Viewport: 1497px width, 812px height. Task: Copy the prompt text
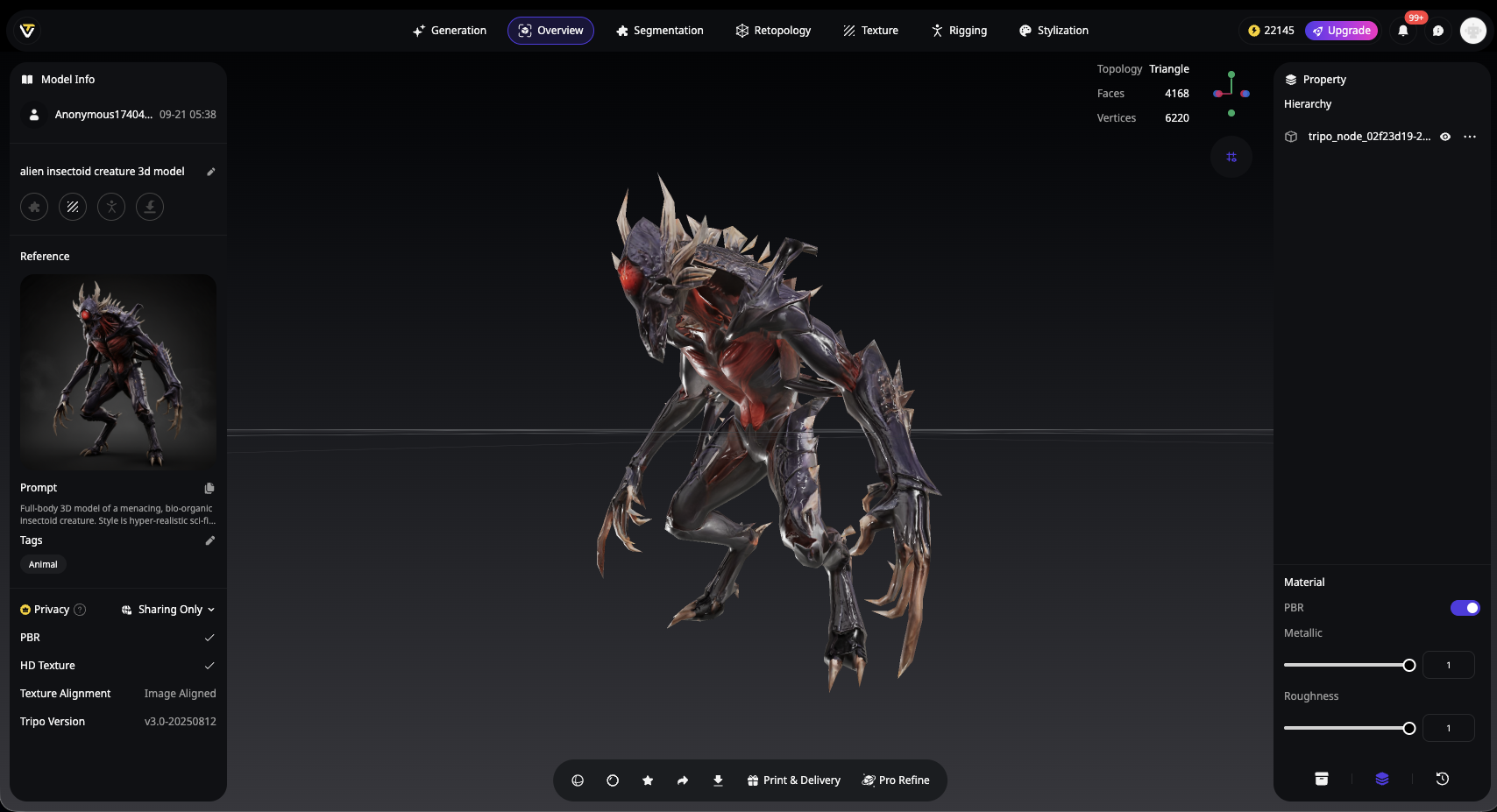click(x=209, y=488)
